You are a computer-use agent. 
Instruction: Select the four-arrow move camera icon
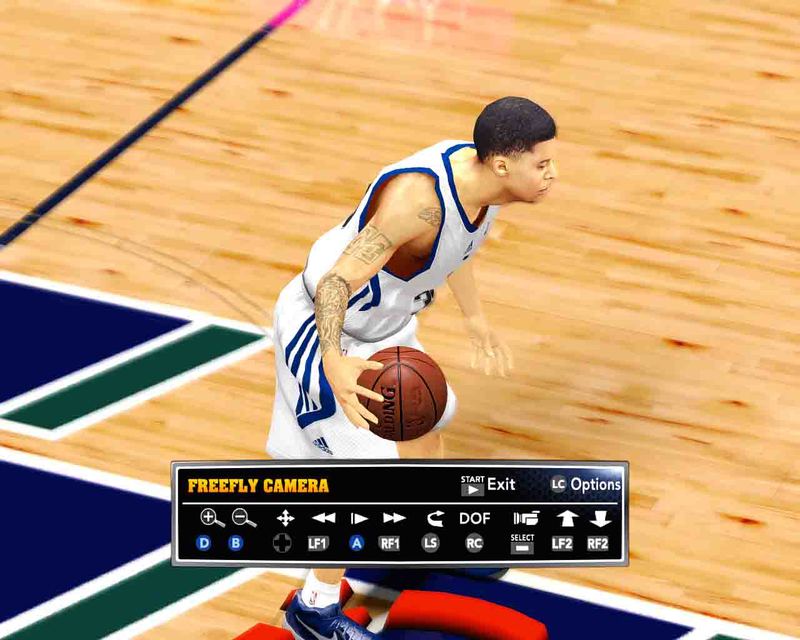285,518
